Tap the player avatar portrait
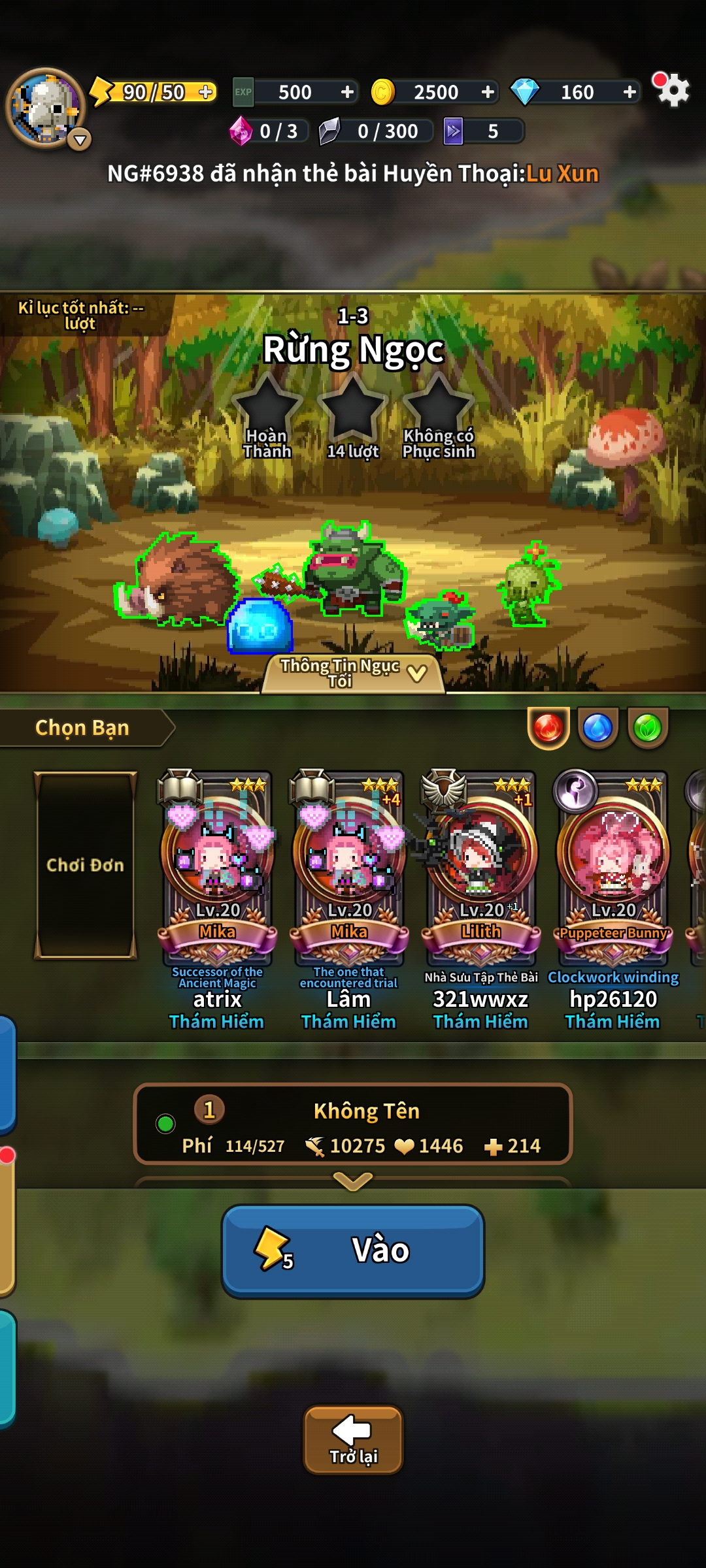This screenshot has width=706, height=1568. [44, 107]
